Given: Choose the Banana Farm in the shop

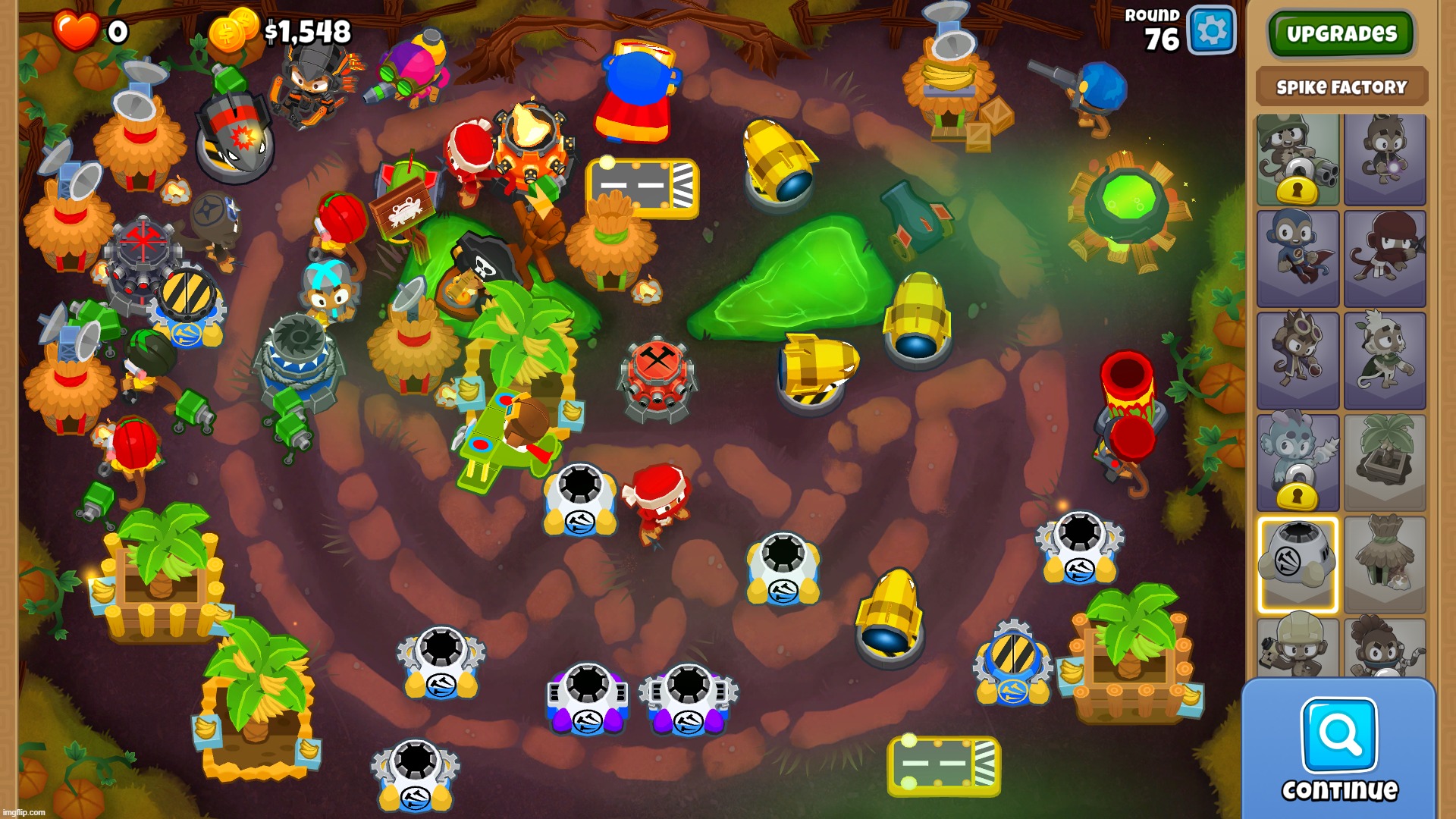Looking at the screenshot, I should pos(1385,463).
